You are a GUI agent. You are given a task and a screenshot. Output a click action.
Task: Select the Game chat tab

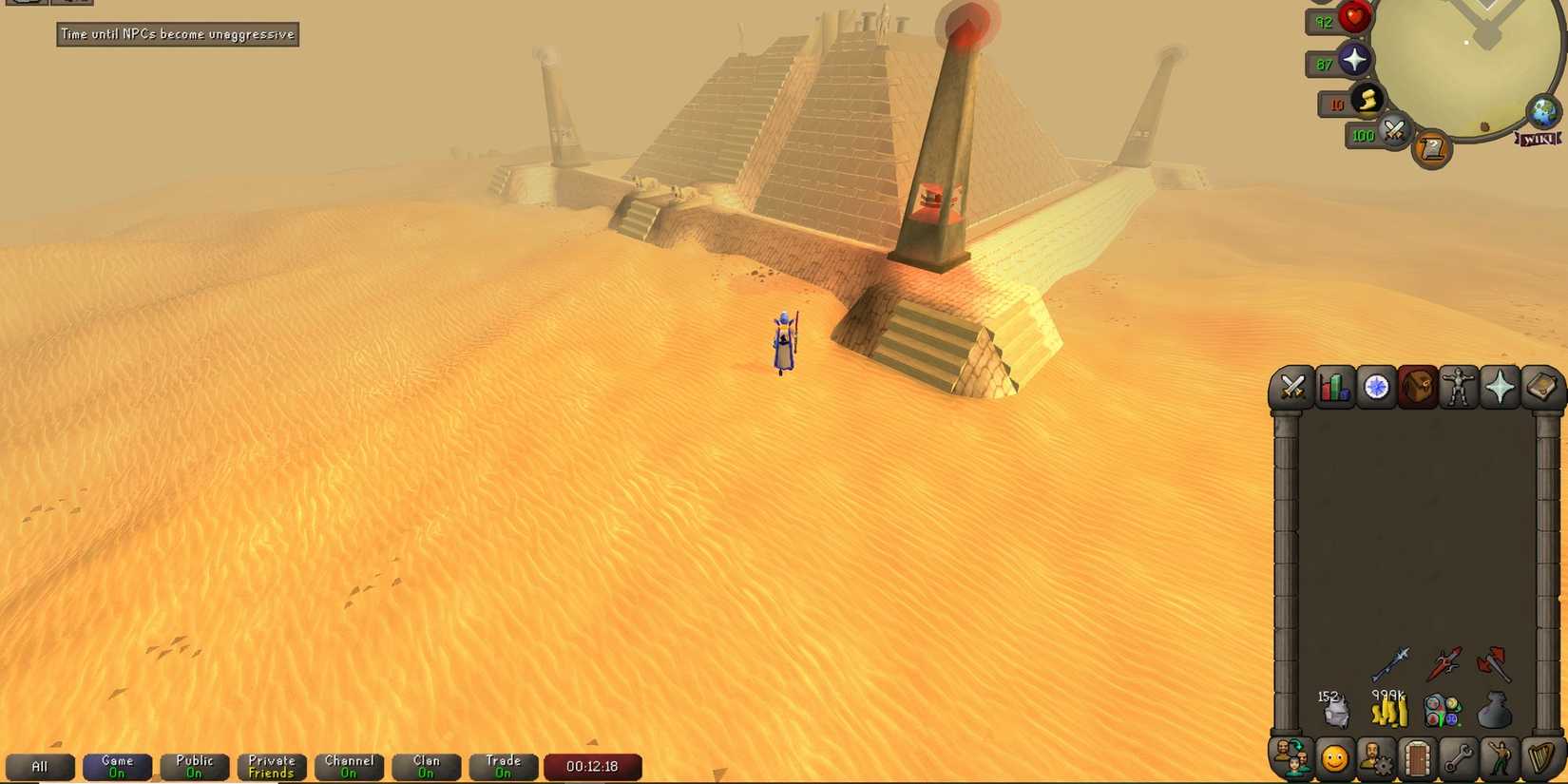tap(117, 766)
